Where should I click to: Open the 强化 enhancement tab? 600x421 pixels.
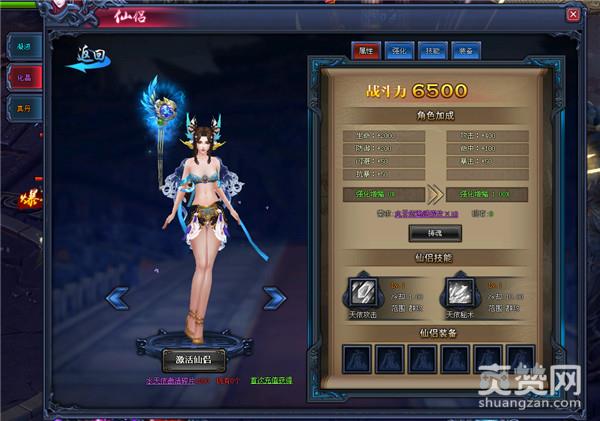click(398, 48)
